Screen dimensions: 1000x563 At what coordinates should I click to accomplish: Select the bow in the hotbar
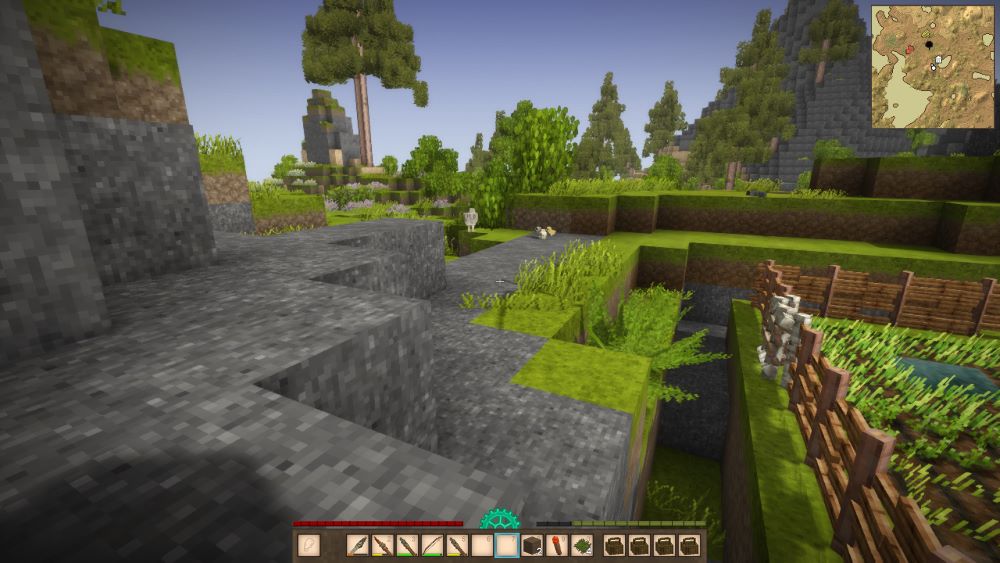(x=432, y=546)
